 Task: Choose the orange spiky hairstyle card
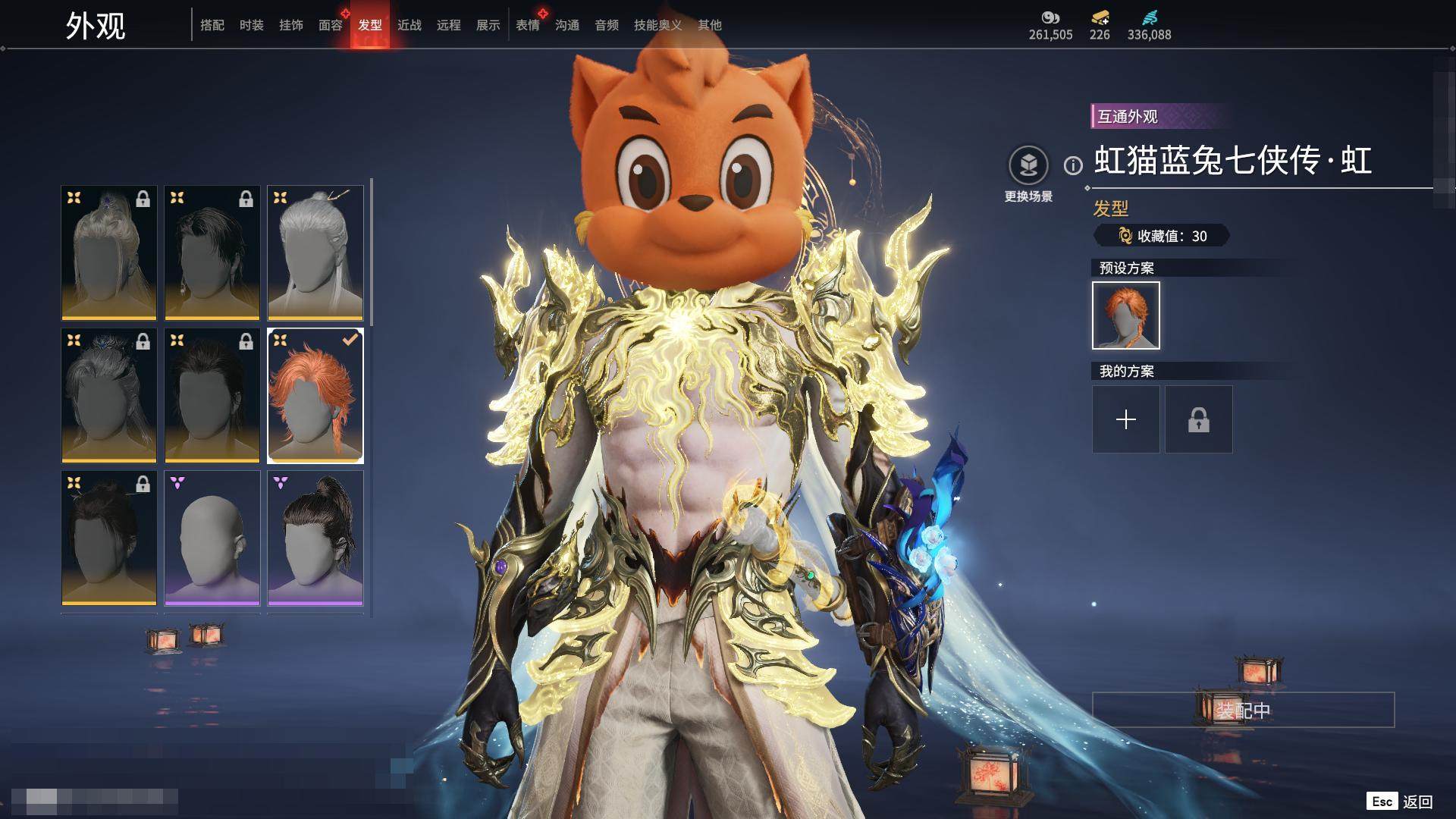click(315, 395)
